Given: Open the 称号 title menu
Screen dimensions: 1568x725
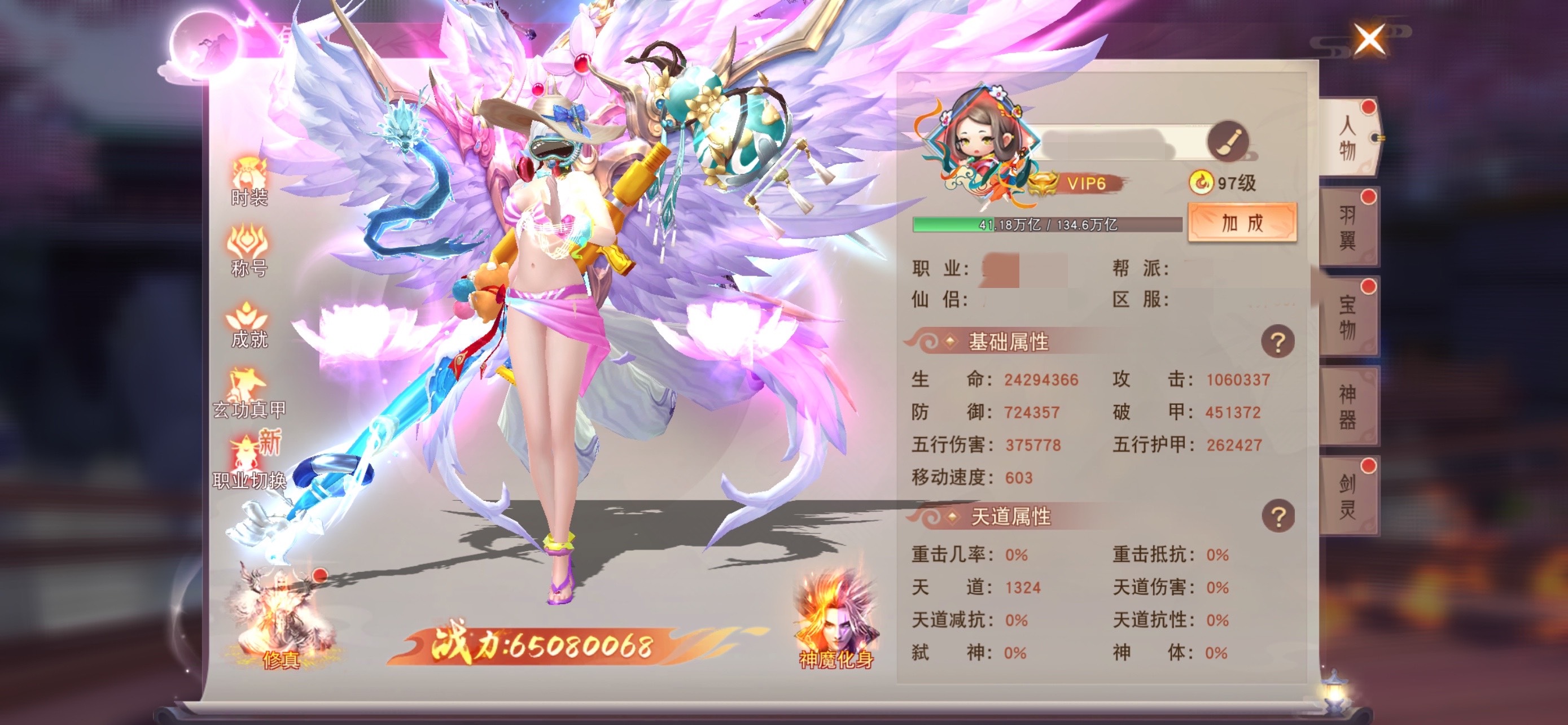Looking at the screenshot, I should click(x=249, y=251).
